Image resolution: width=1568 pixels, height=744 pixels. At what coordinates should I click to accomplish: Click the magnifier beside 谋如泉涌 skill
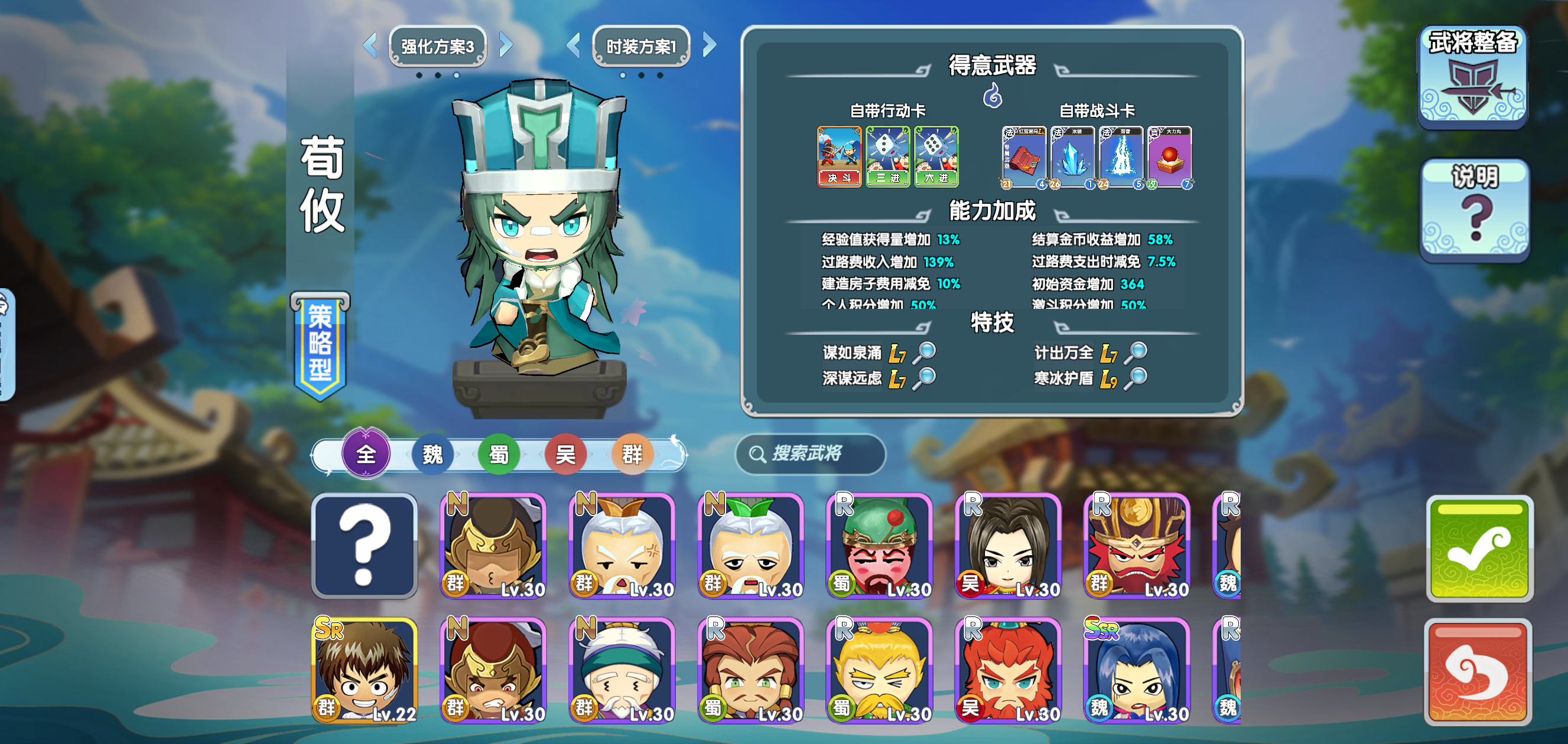point(924,354)
